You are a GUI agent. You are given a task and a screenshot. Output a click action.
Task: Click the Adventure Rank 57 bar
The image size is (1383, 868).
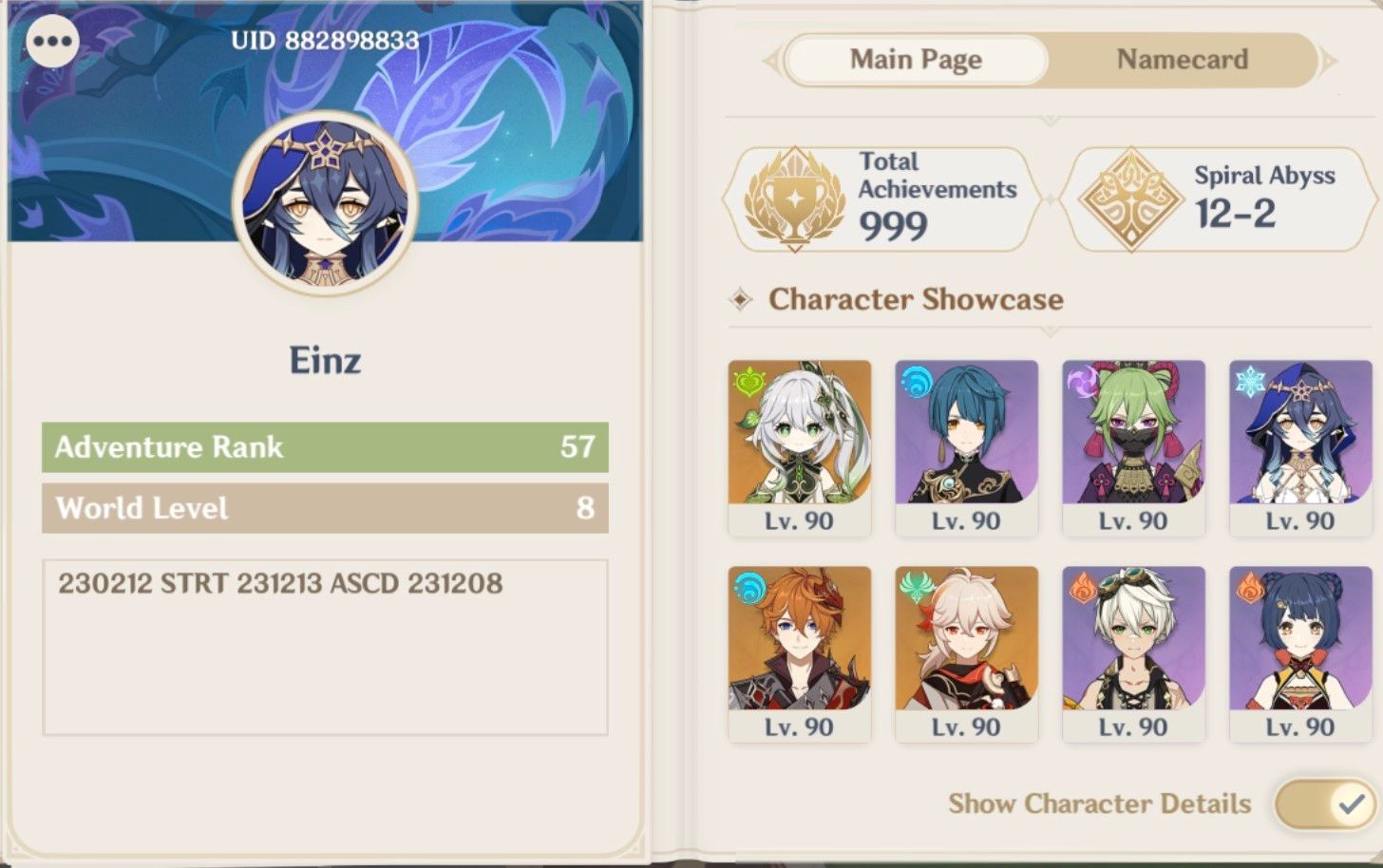coord(323,446)
